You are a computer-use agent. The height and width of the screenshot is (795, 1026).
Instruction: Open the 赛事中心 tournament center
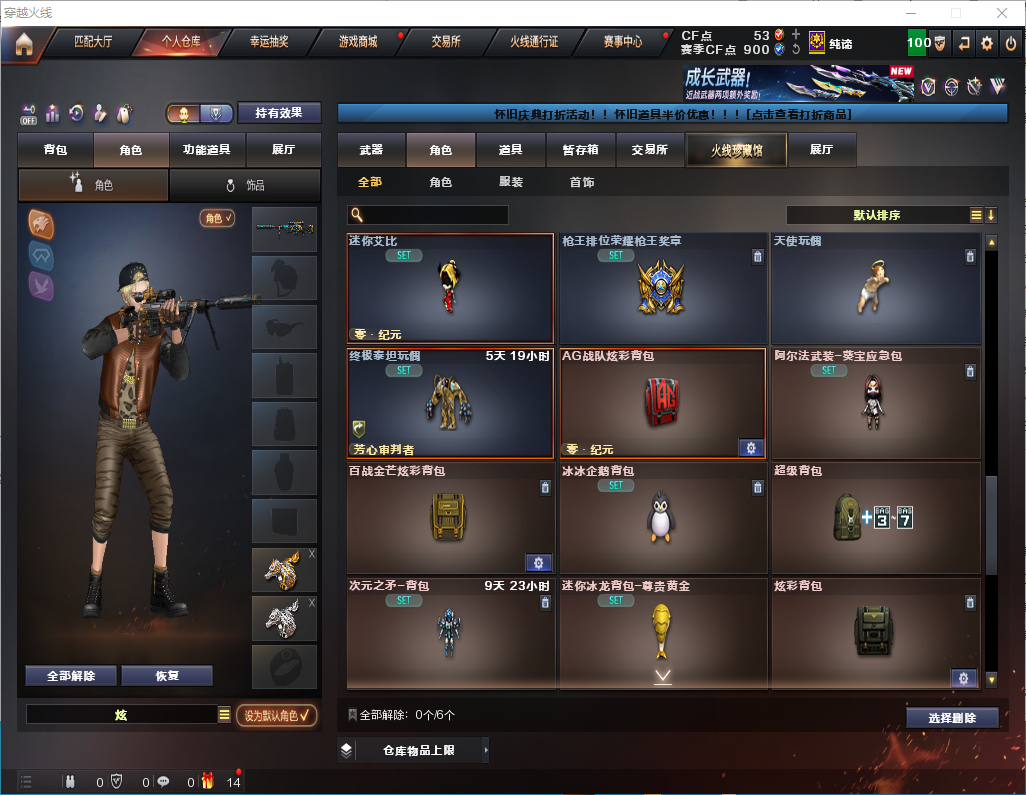click(x=623, y=42)
